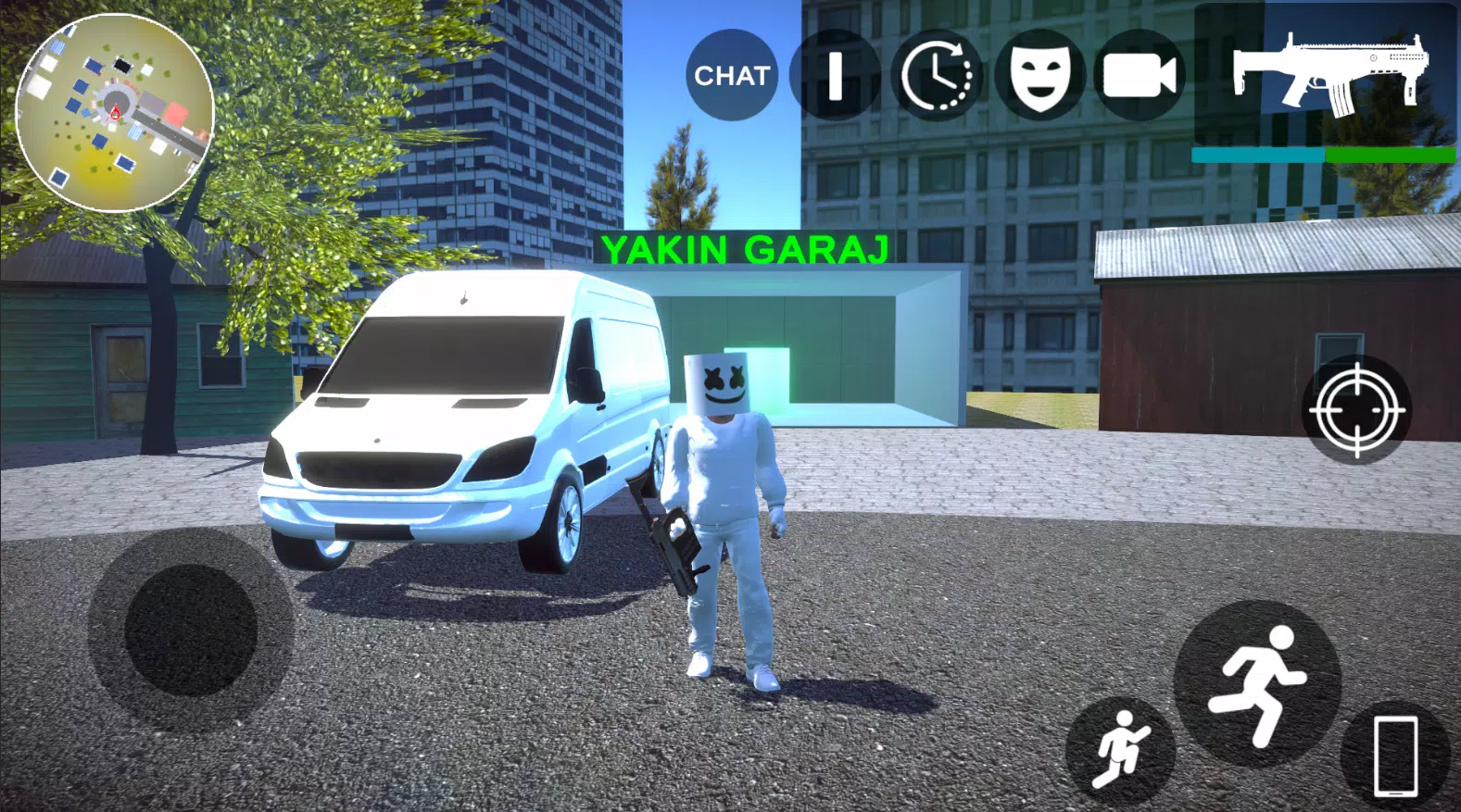Touch the virtual movement joystick
1461x812 pixels.
click(191, 631)
